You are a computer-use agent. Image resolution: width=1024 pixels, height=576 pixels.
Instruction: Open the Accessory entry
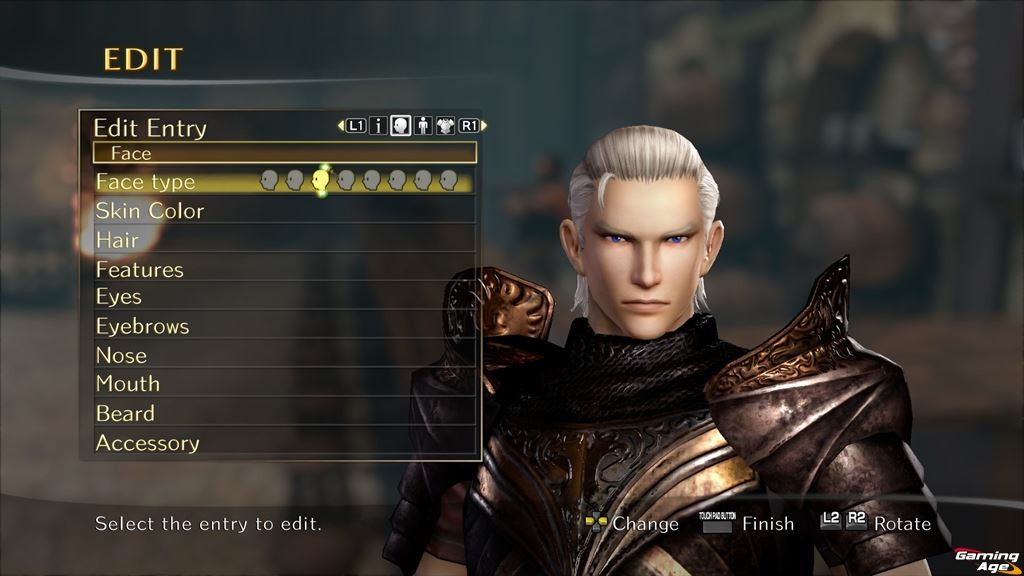click(x=147, y=442)
